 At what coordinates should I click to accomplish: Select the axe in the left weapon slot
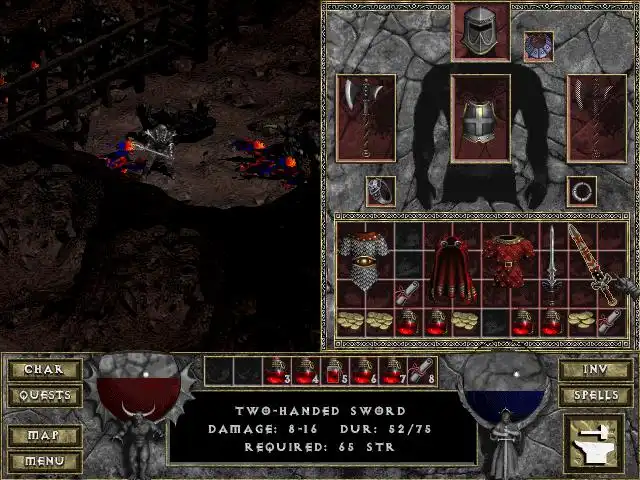tap(365, 118)
